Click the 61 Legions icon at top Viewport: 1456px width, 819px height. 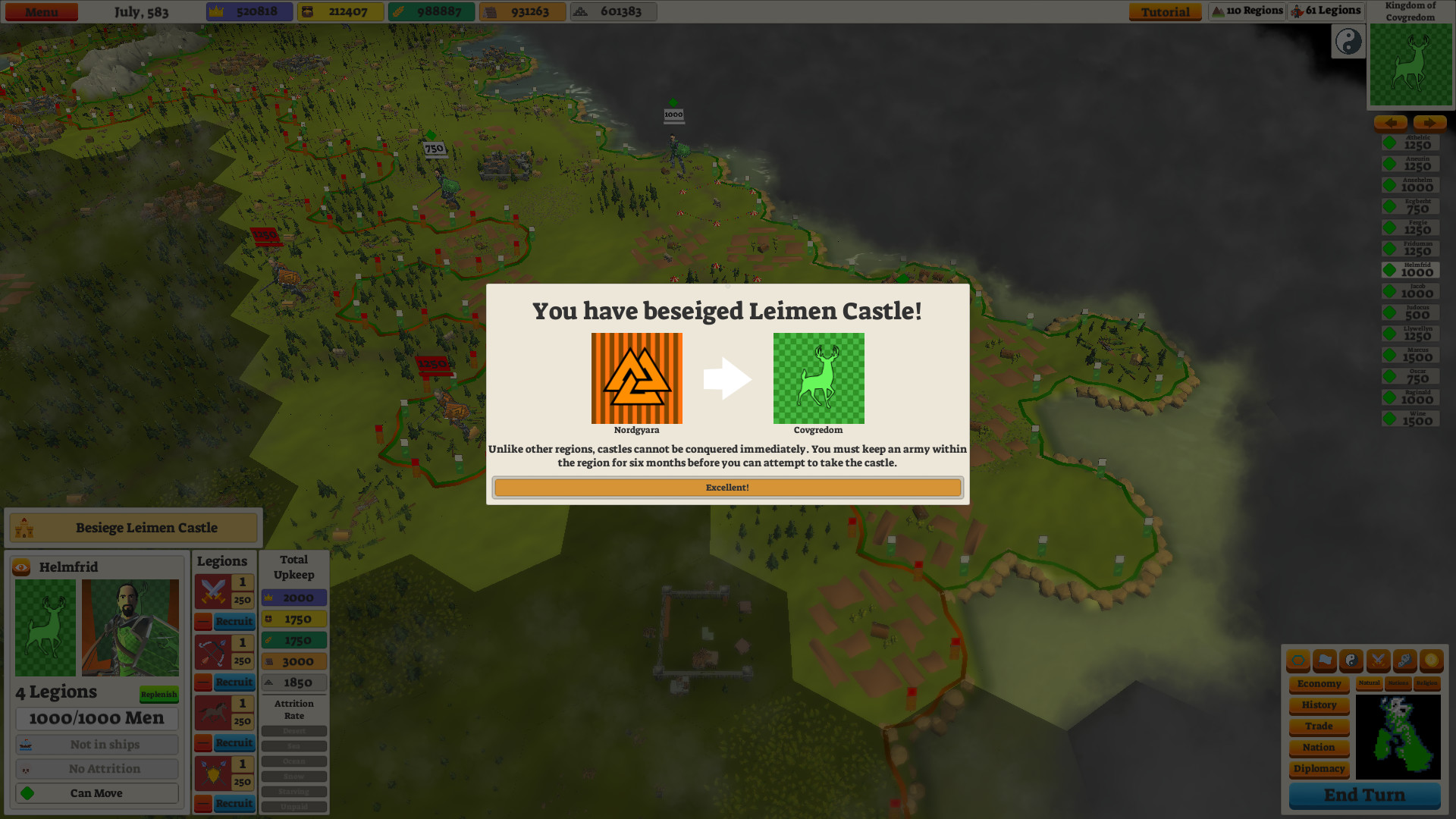coord(1297,11)
